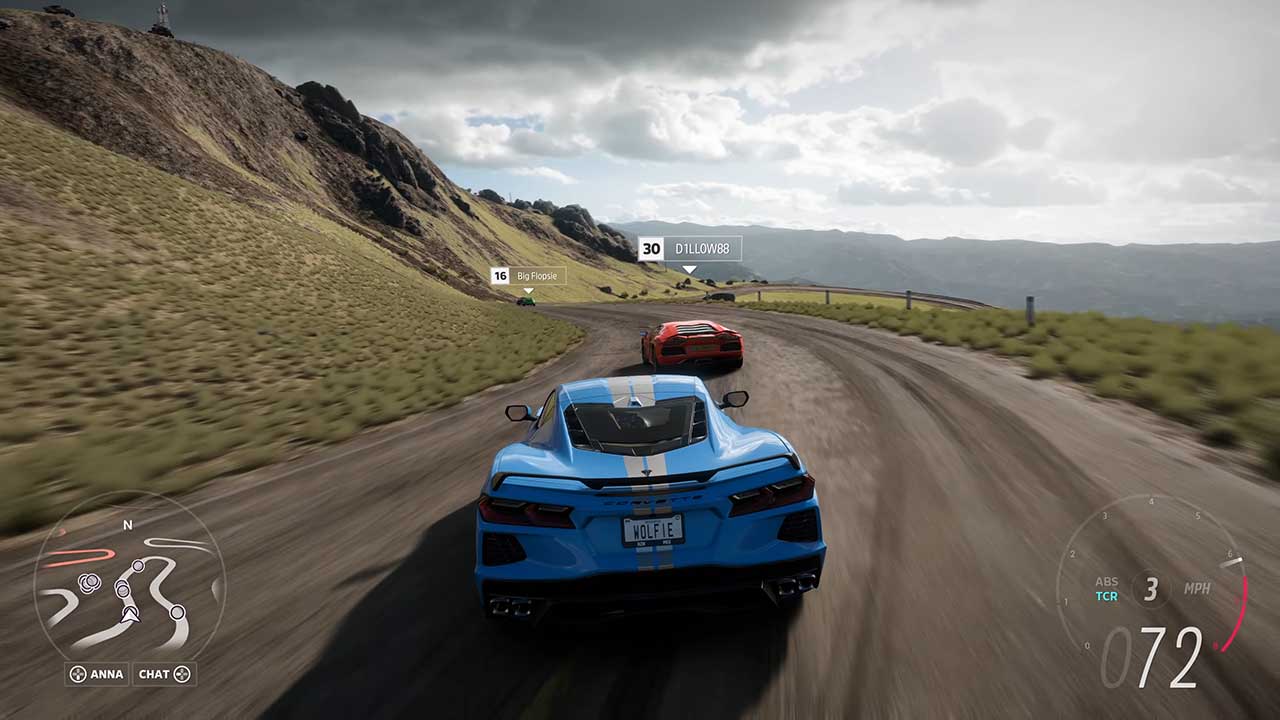Click the ANNA d-pad icon

[77, 674]
